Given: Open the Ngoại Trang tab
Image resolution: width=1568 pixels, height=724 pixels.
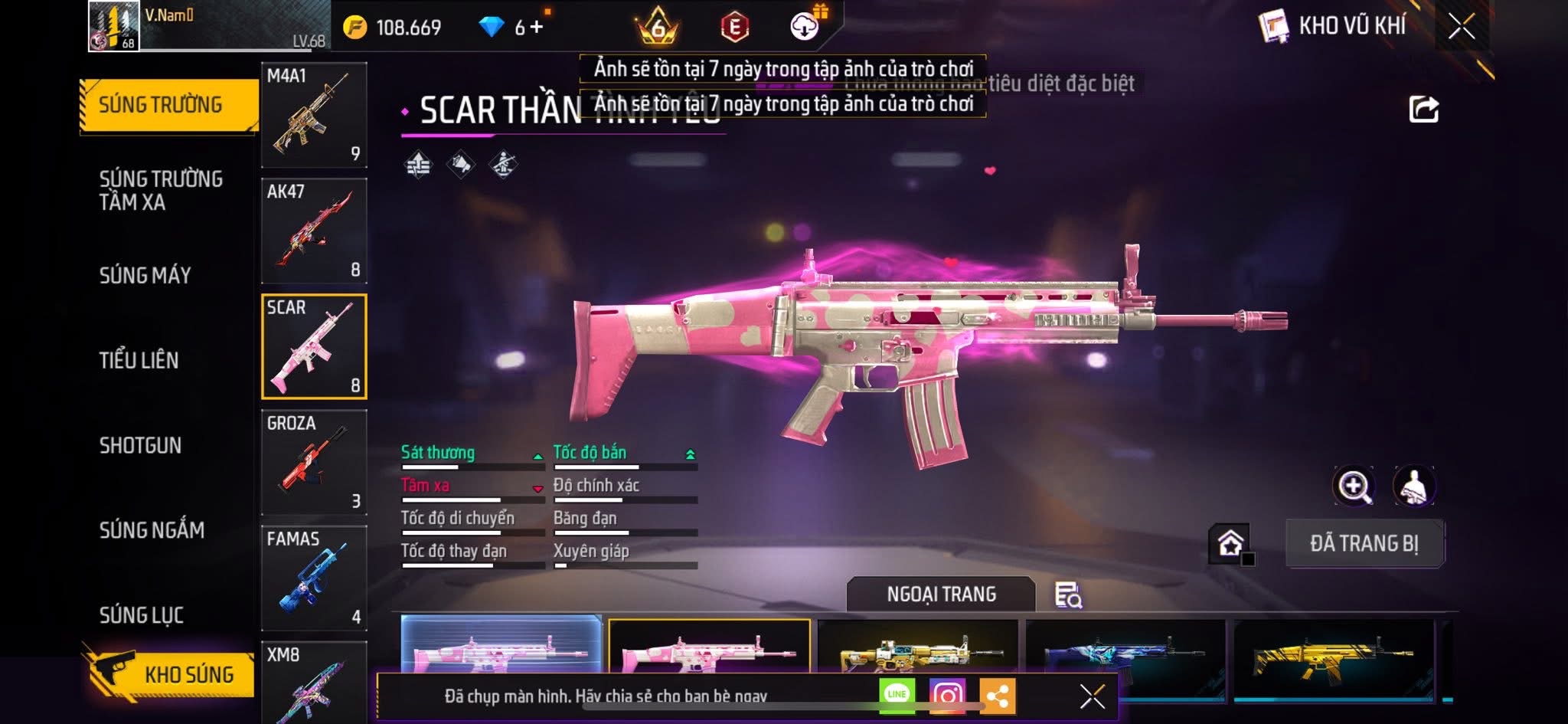Looking at the screenshot, I should pos(941,594).
